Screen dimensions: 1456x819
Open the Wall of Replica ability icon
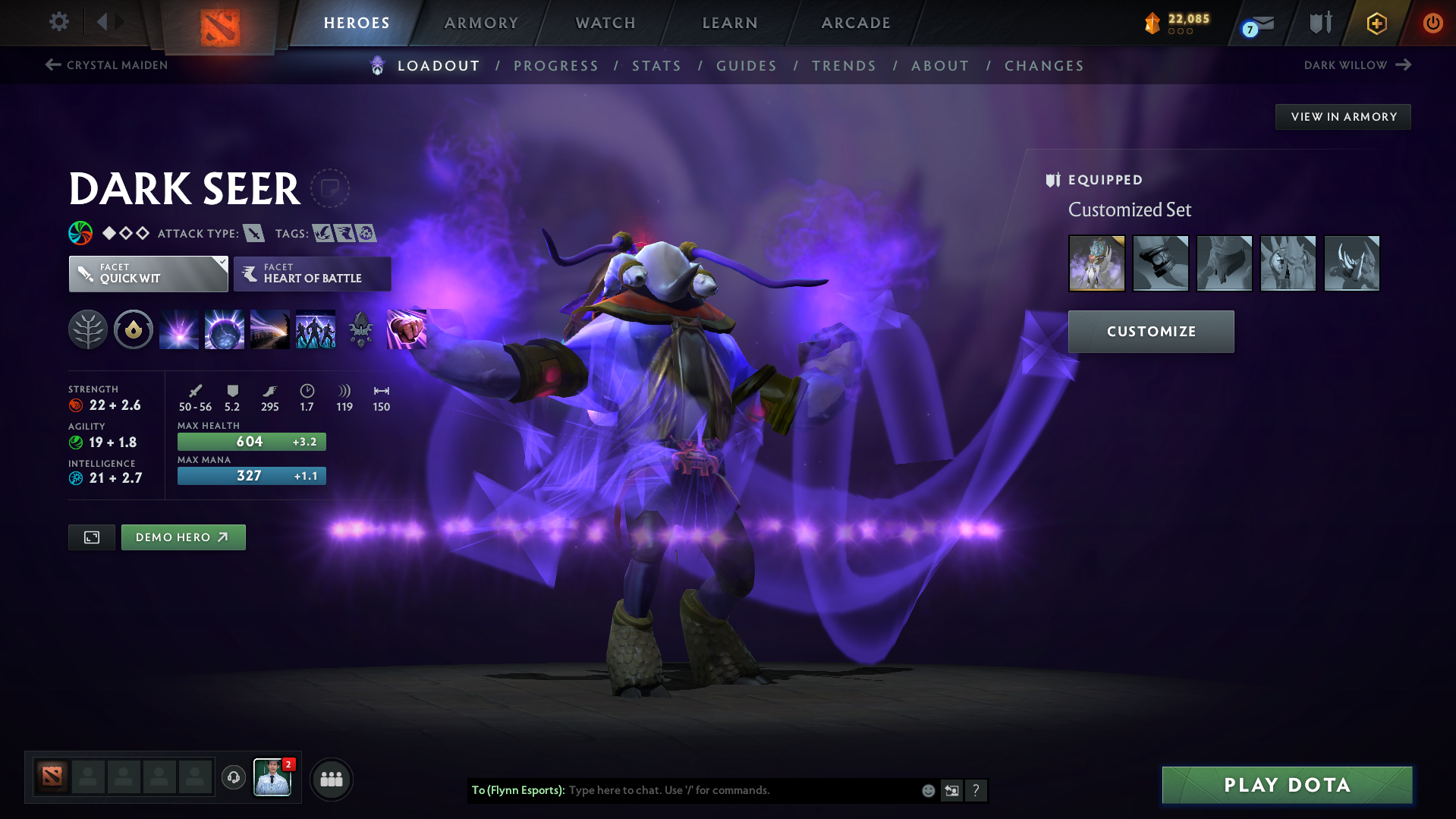pyautogui.click(x=315, y=329)
